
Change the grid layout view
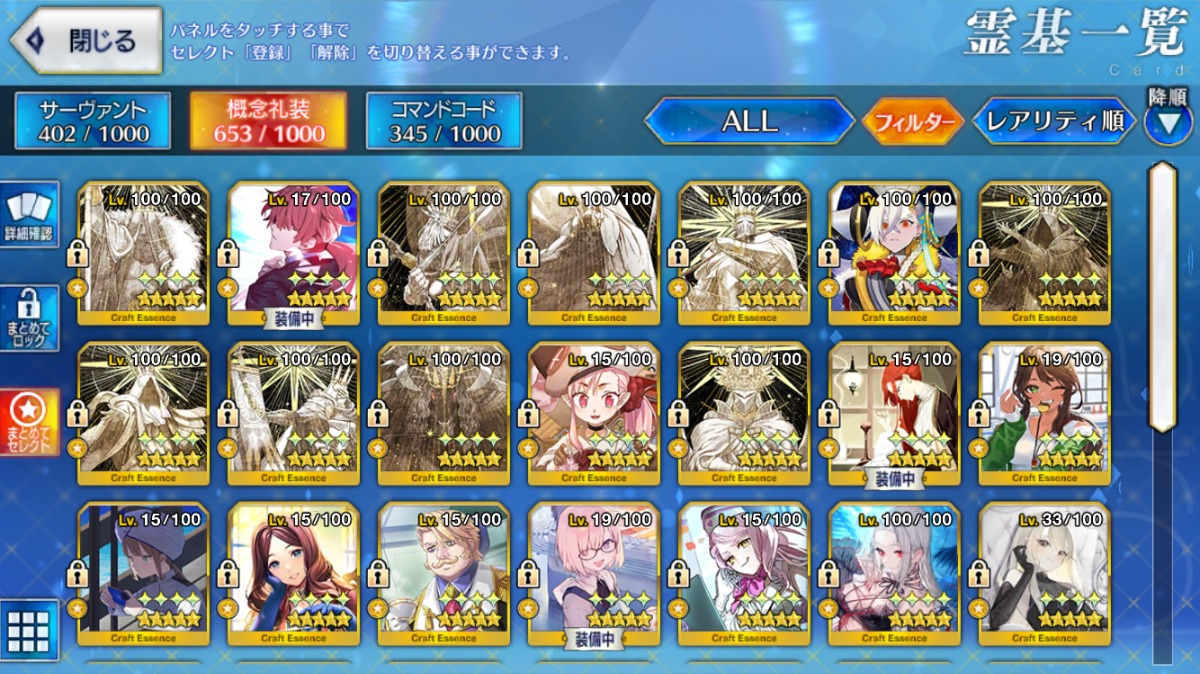click(x=29, y=629)
